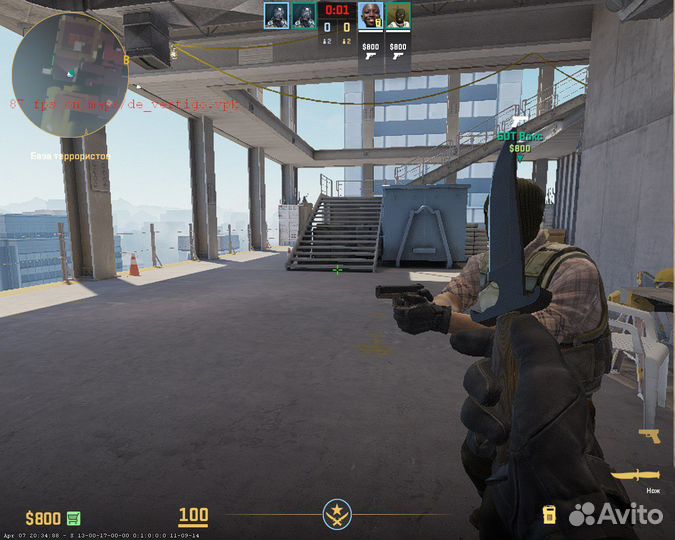The height and width of the screenshot is (540, 675).
Task: Select the terrorist avatar with bomb icon
Action: coord(370,16)
